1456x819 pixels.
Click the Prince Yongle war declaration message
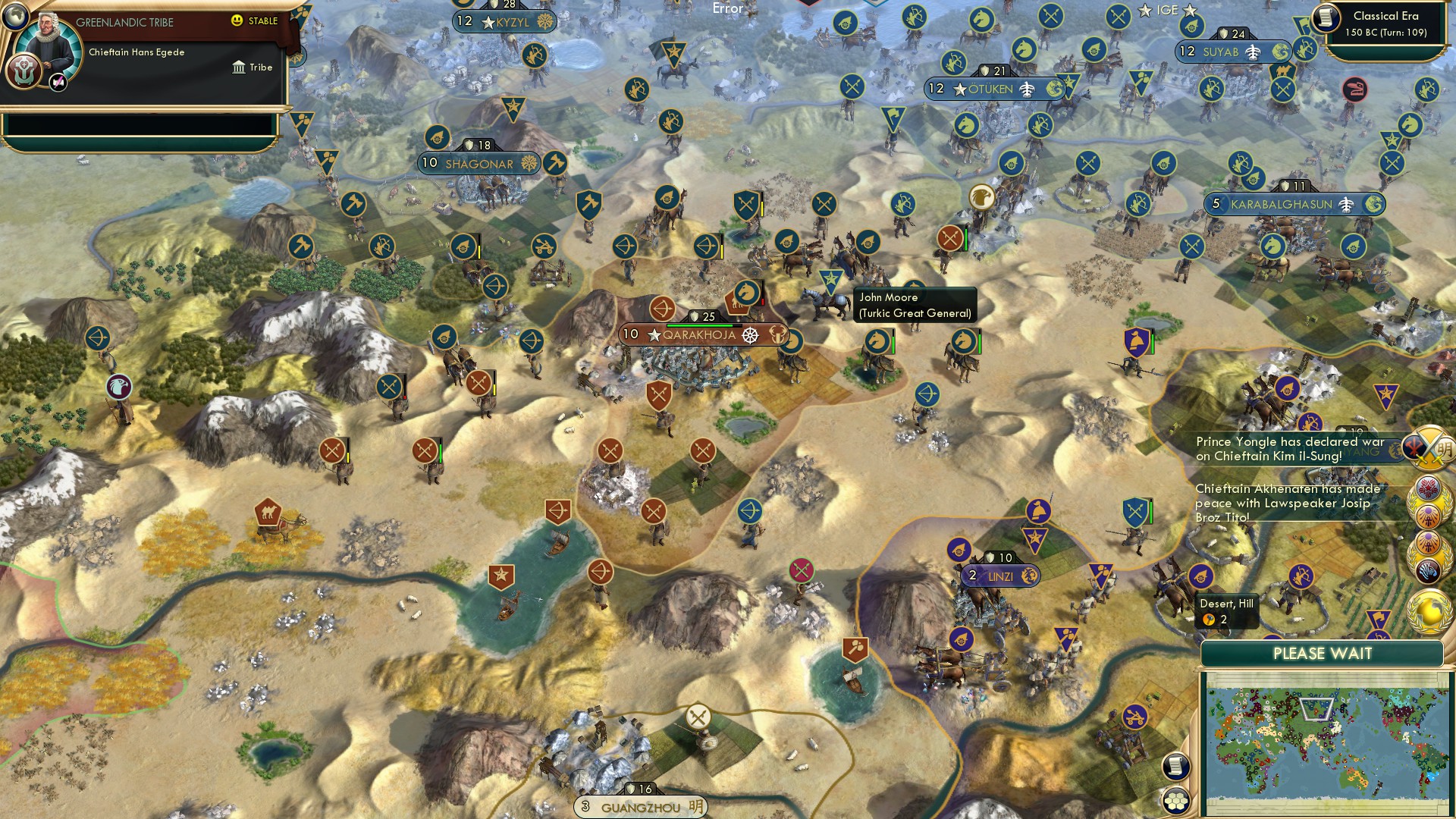coord(1289,449)
